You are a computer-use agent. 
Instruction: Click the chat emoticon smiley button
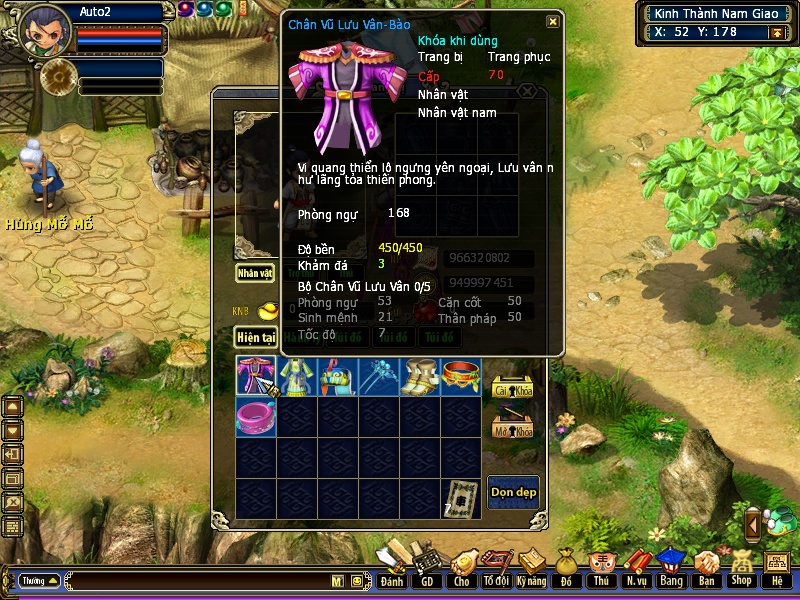pyautogui.click(x=357, y=581)
